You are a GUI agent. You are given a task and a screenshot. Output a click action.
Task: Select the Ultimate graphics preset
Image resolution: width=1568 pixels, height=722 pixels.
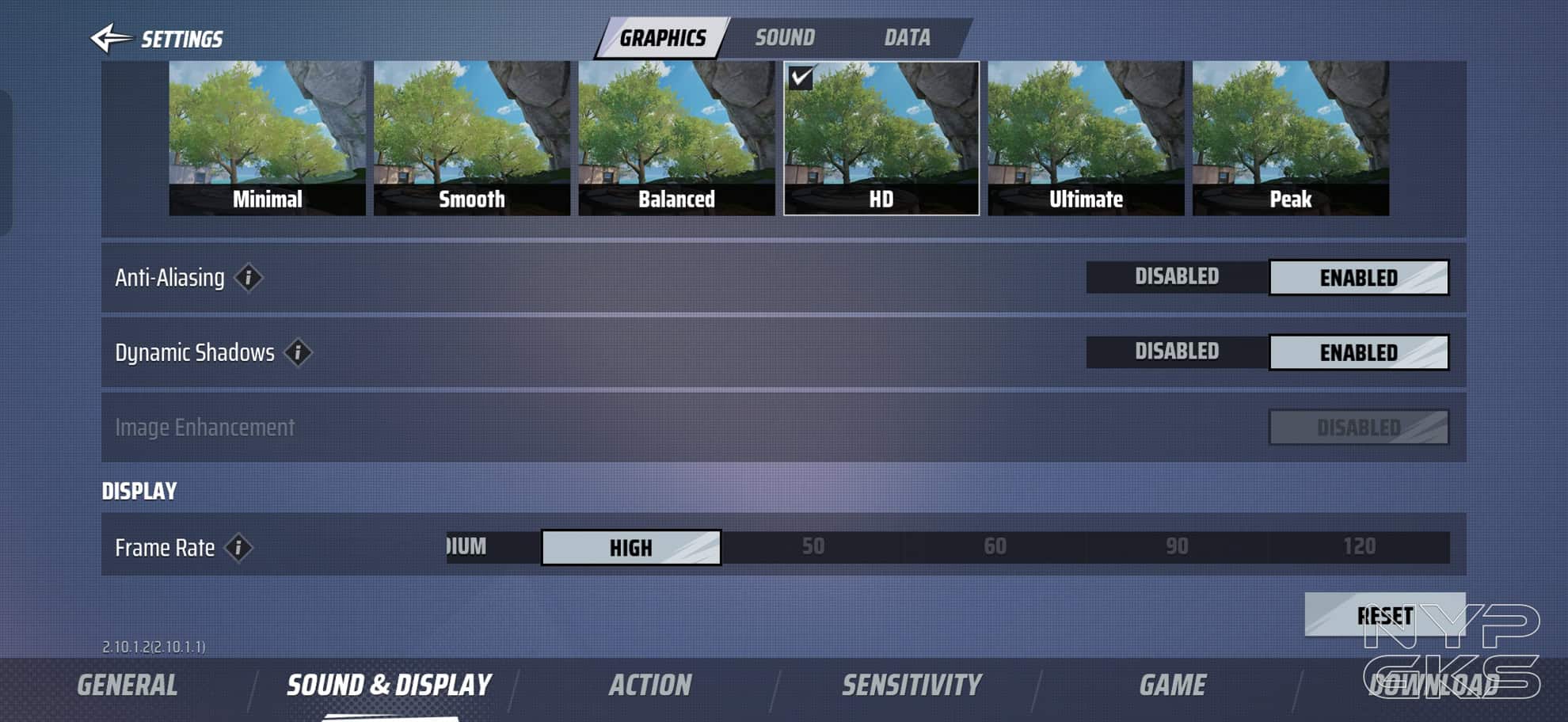tap(1086, 139)
